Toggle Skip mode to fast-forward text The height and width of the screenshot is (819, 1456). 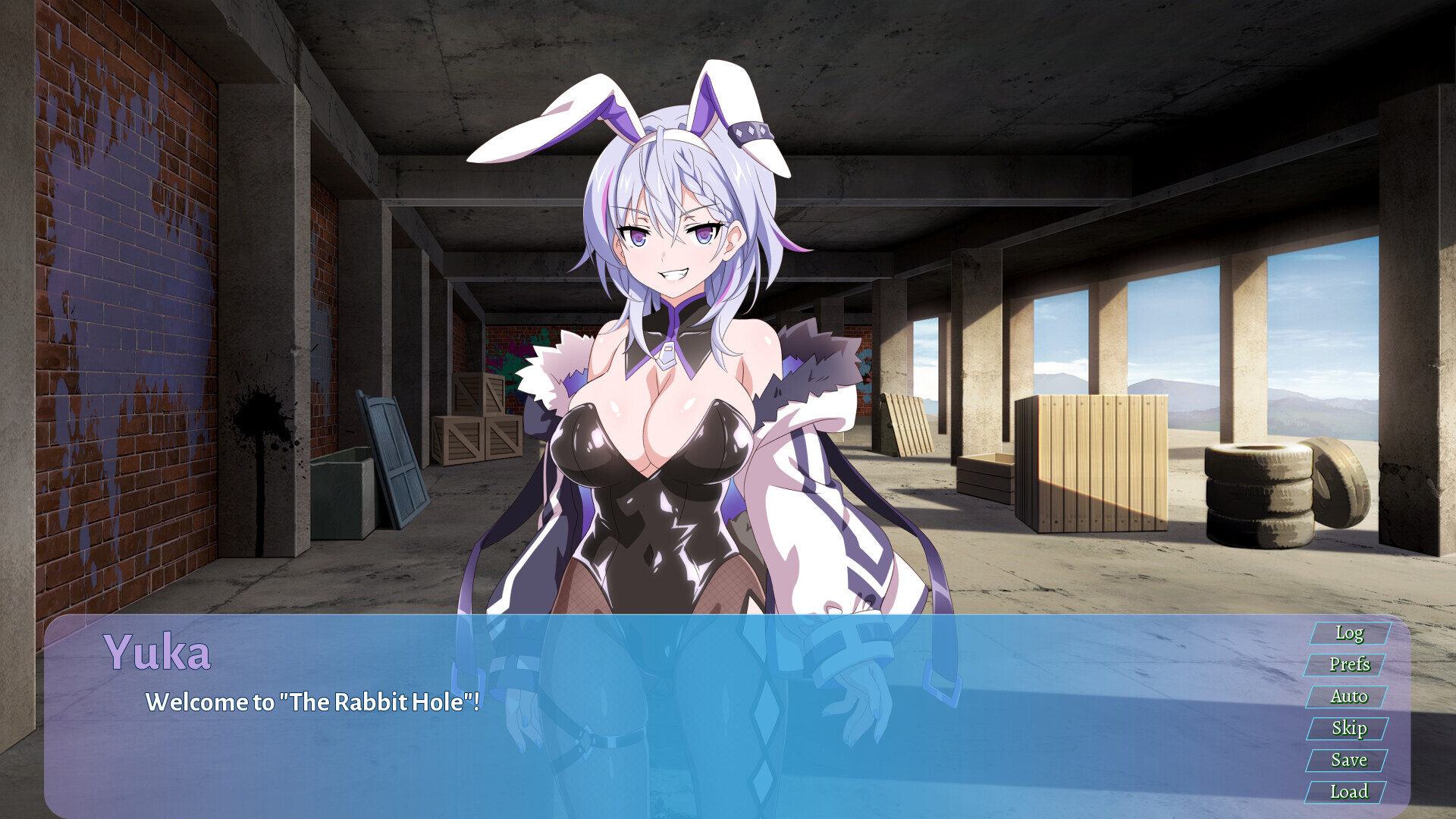tap(1349, 729)
